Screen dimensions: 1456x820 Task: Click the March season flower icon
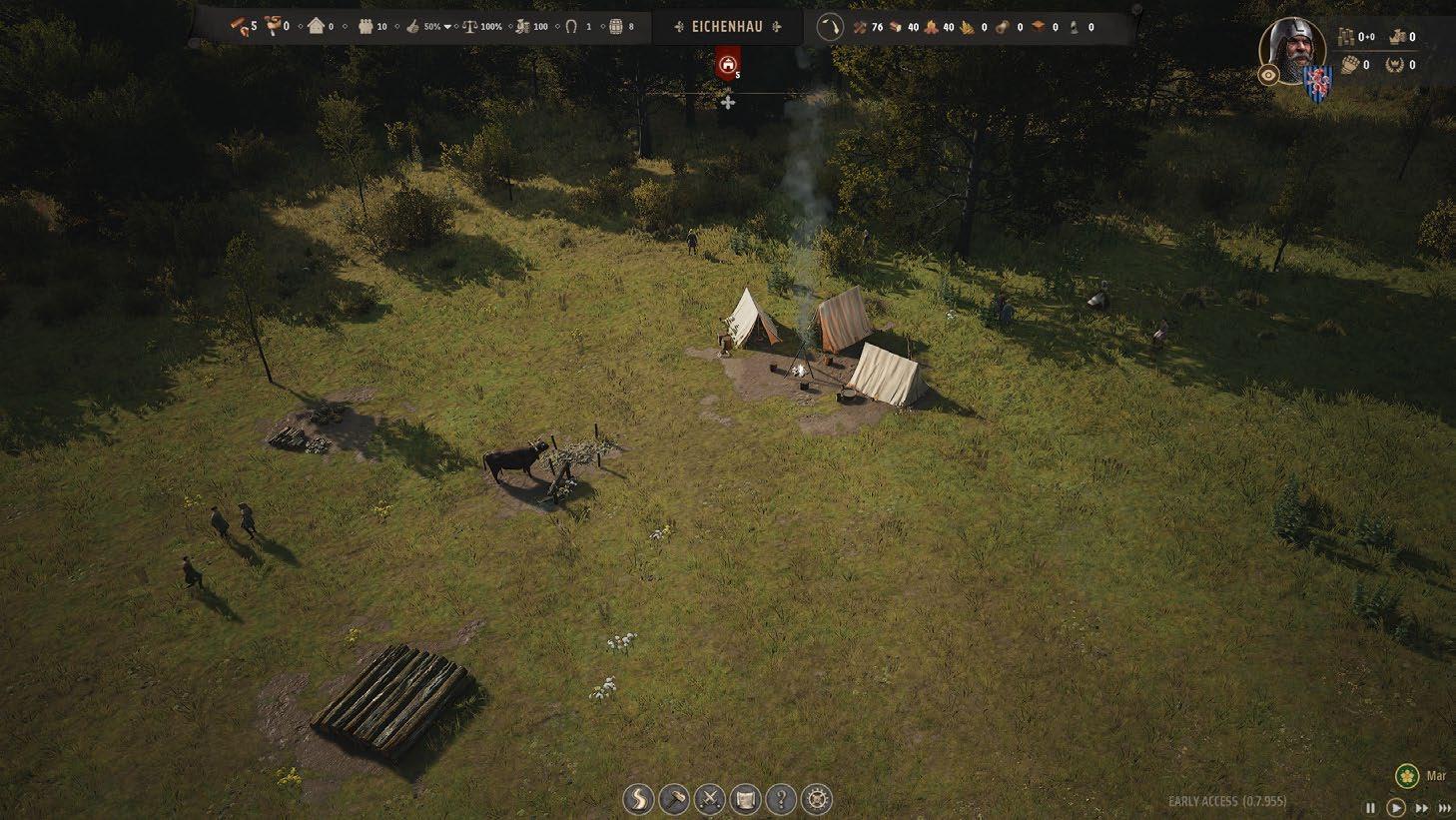click(x=1407, y=776)
